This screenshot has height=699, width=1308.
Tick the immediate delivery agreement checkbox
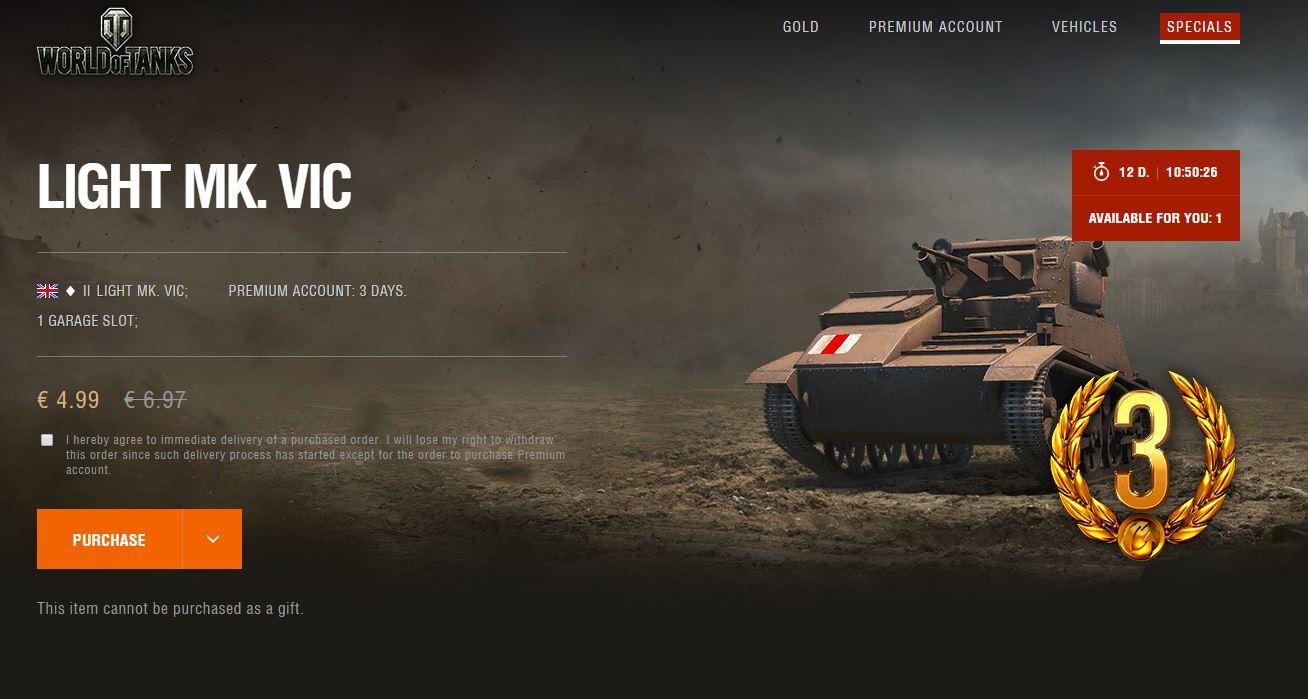47,440
